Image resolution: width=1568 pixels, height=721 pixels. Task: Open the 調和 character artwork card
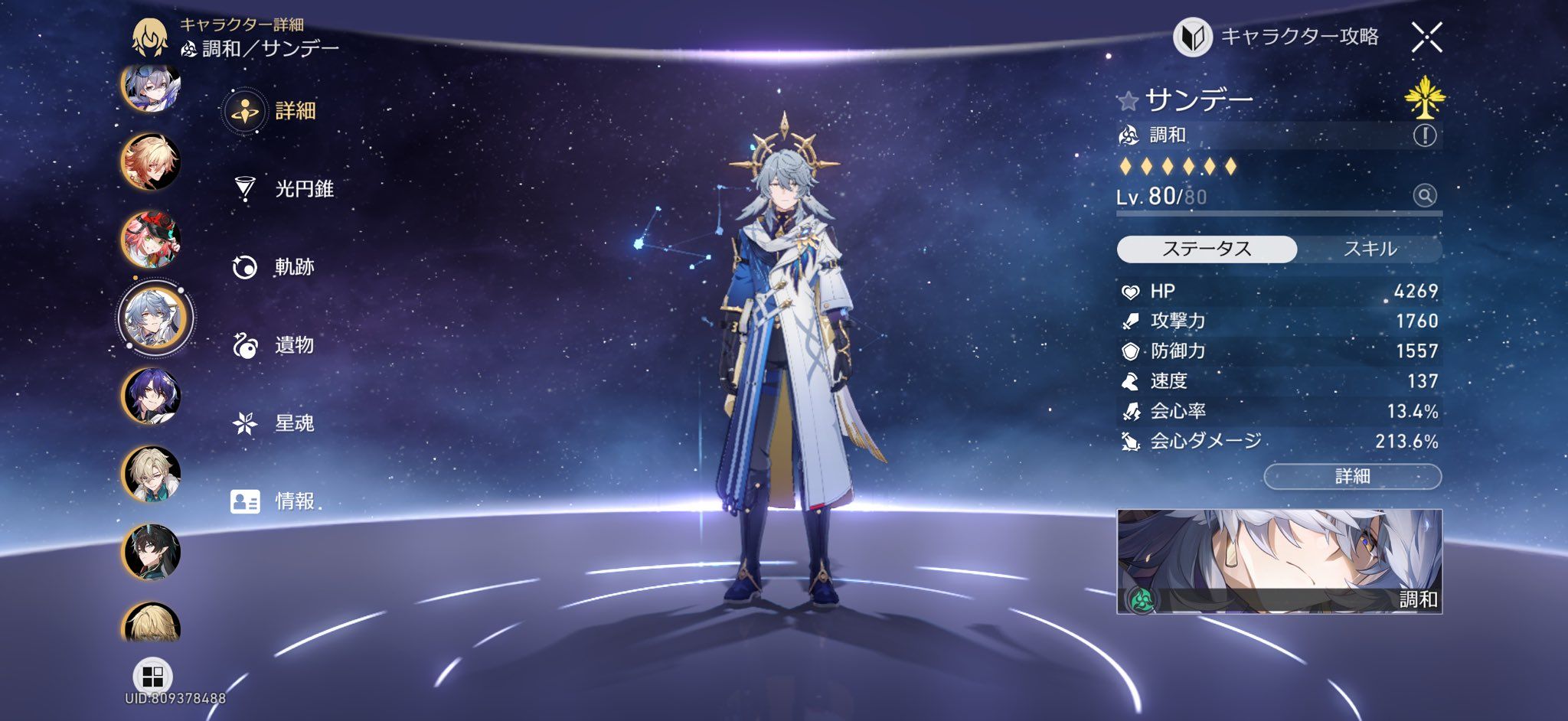(x=1279, y=561)
